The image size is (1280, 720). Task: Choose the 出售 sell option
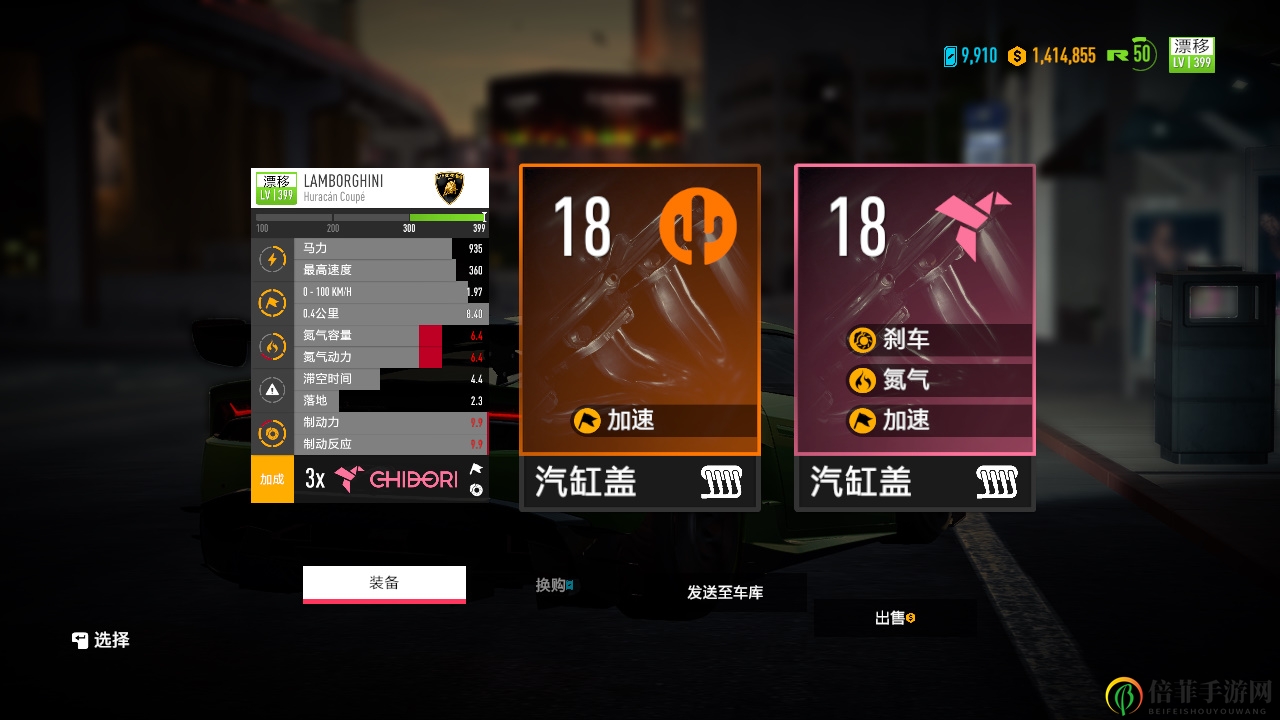coord(894,618)
